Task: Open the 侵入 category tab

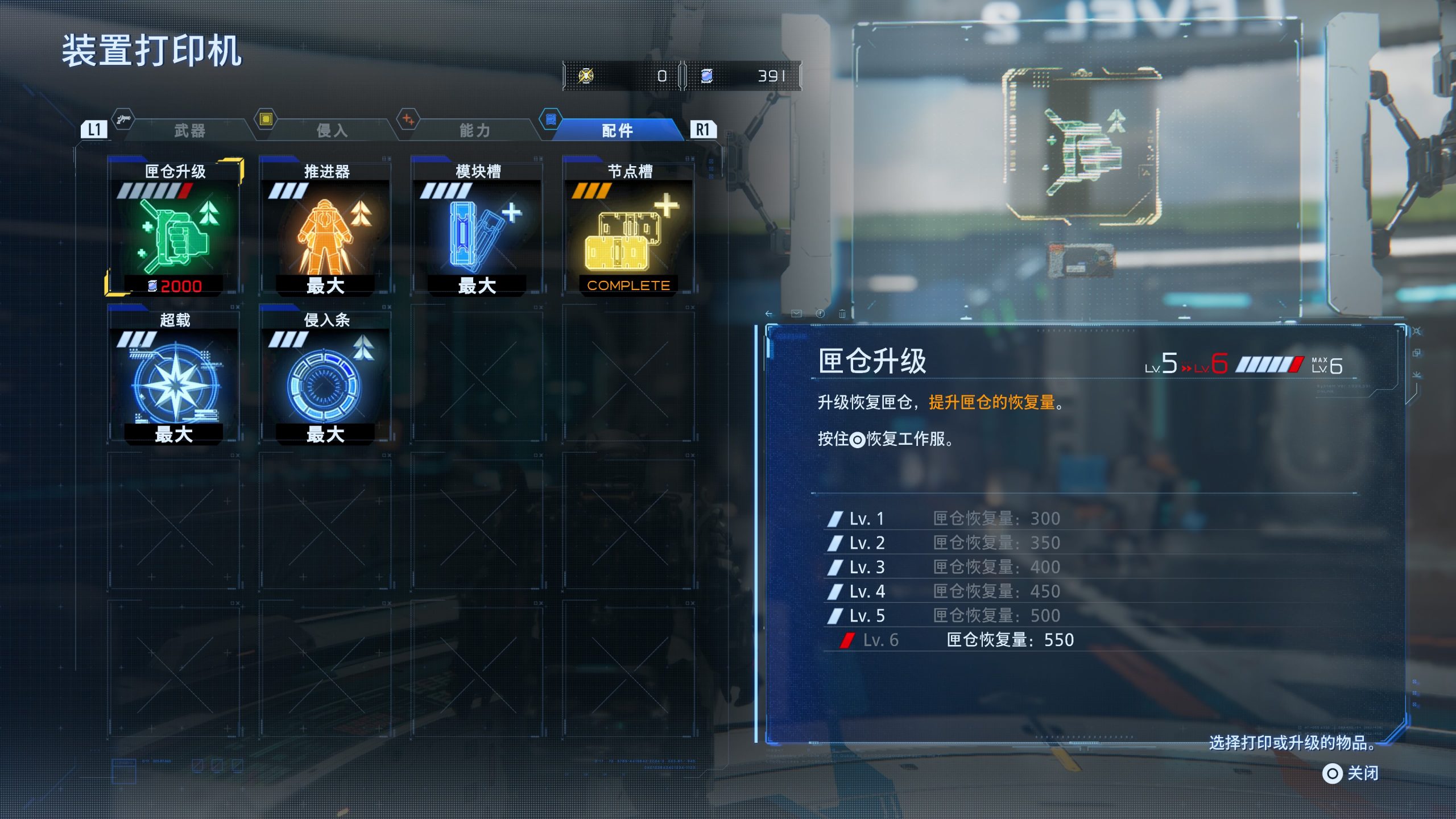Action: (x=332, y=131)
